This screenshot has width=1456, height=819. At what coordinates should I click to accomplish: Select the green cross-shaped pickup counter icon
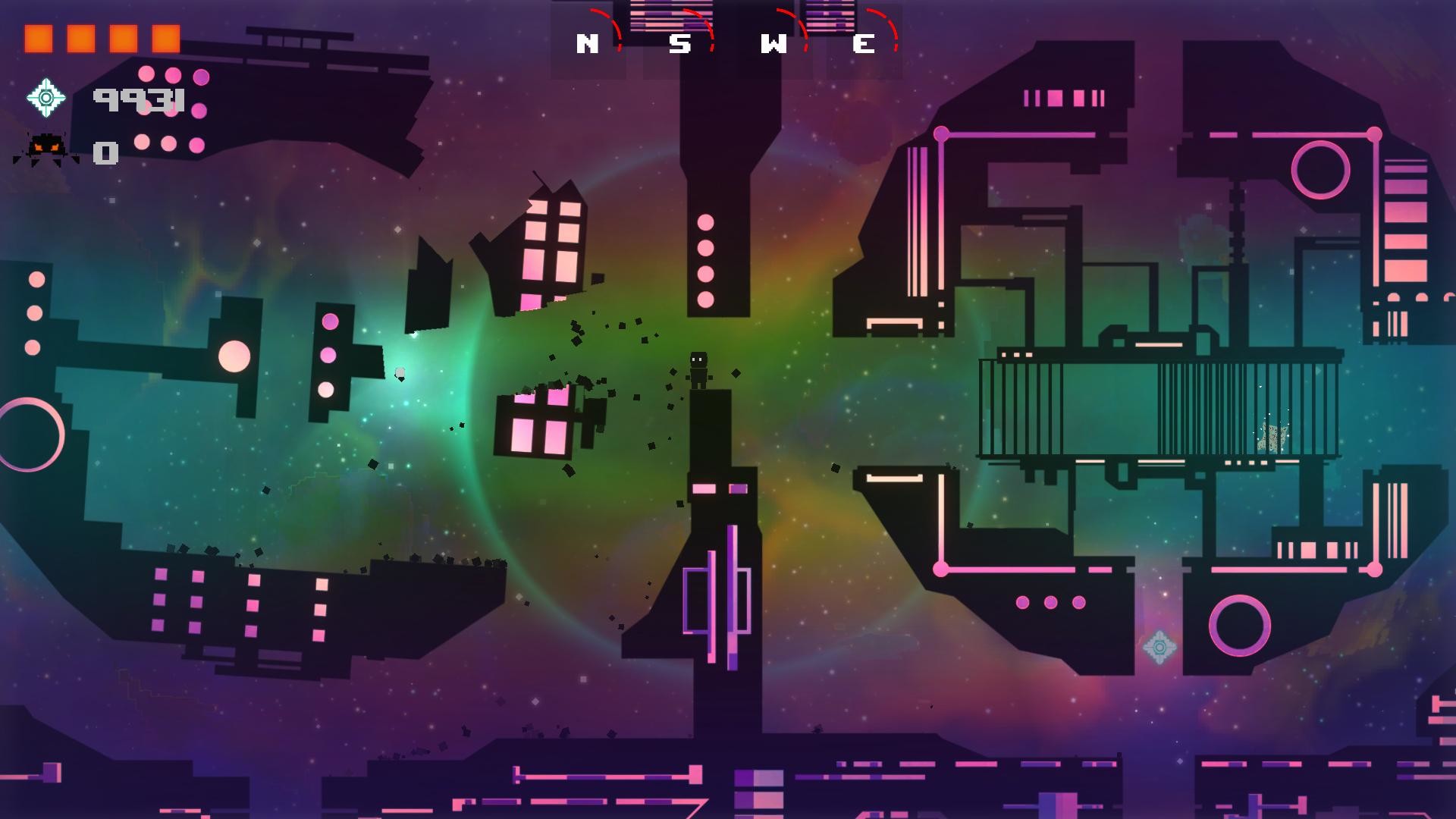(47, 97)
